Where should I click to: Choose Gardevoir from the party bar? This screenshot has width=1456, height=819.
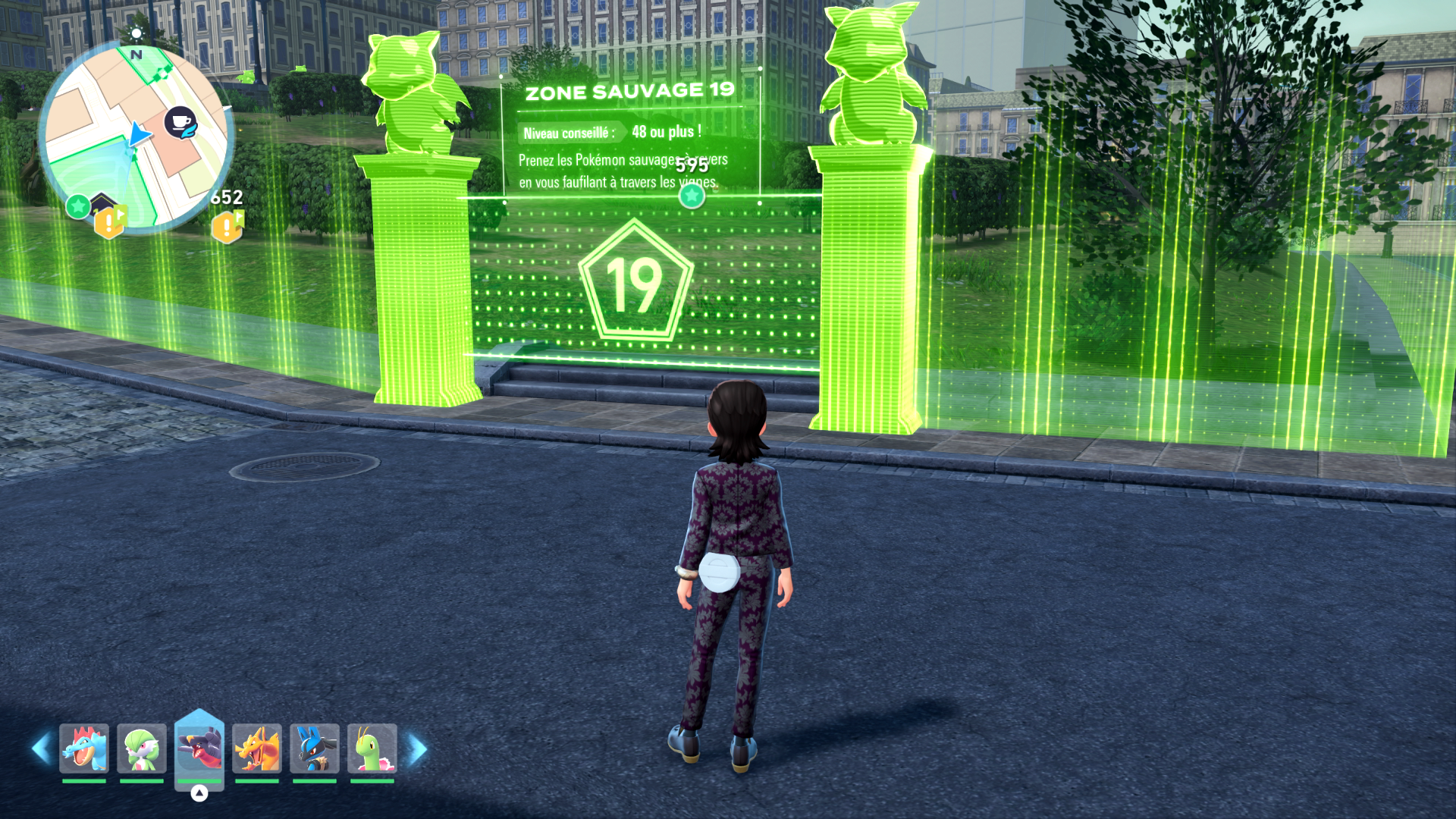[142, 748]
